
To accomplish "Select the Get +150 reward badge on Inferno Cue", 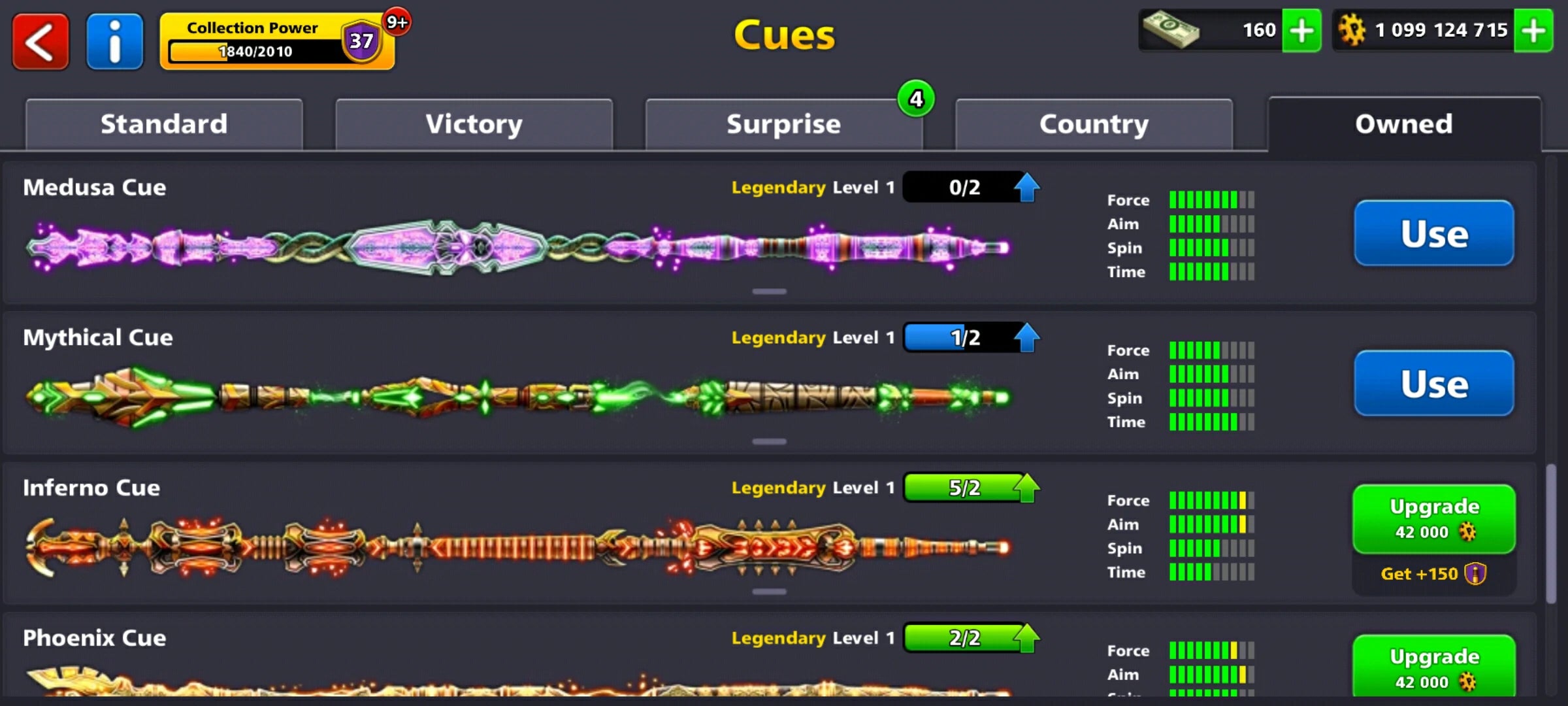I will pos(1433,573).
